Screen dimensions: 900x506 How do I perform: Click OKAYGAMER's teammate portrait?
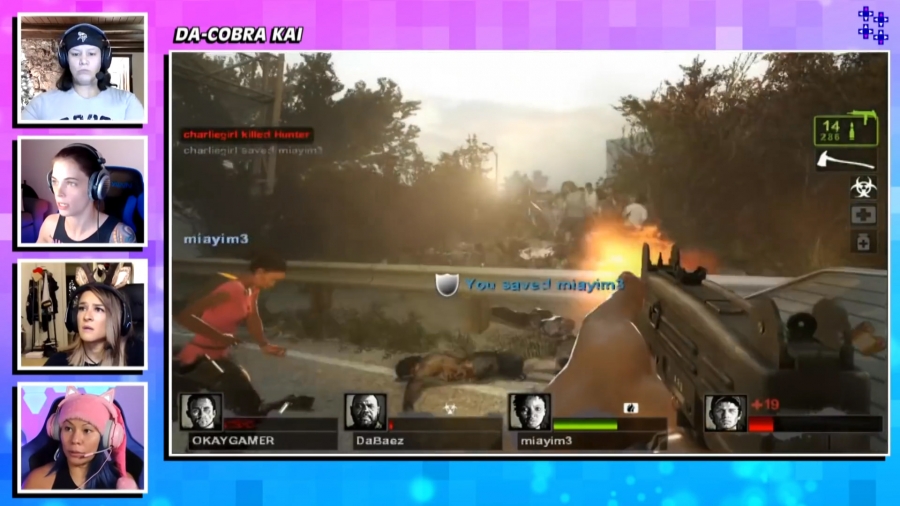(x=201, y=412)
